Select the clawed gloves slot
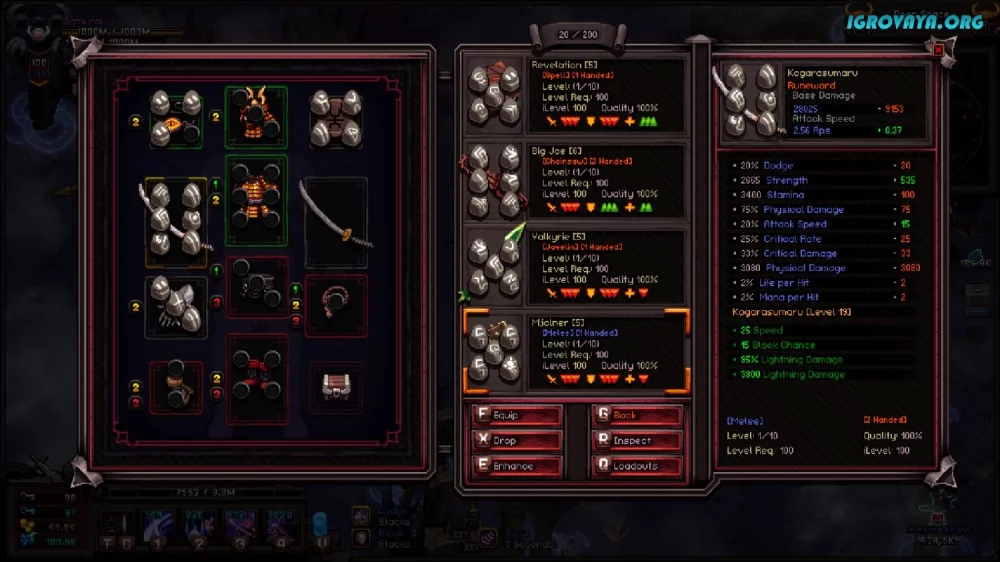 [x=176, y=303]
